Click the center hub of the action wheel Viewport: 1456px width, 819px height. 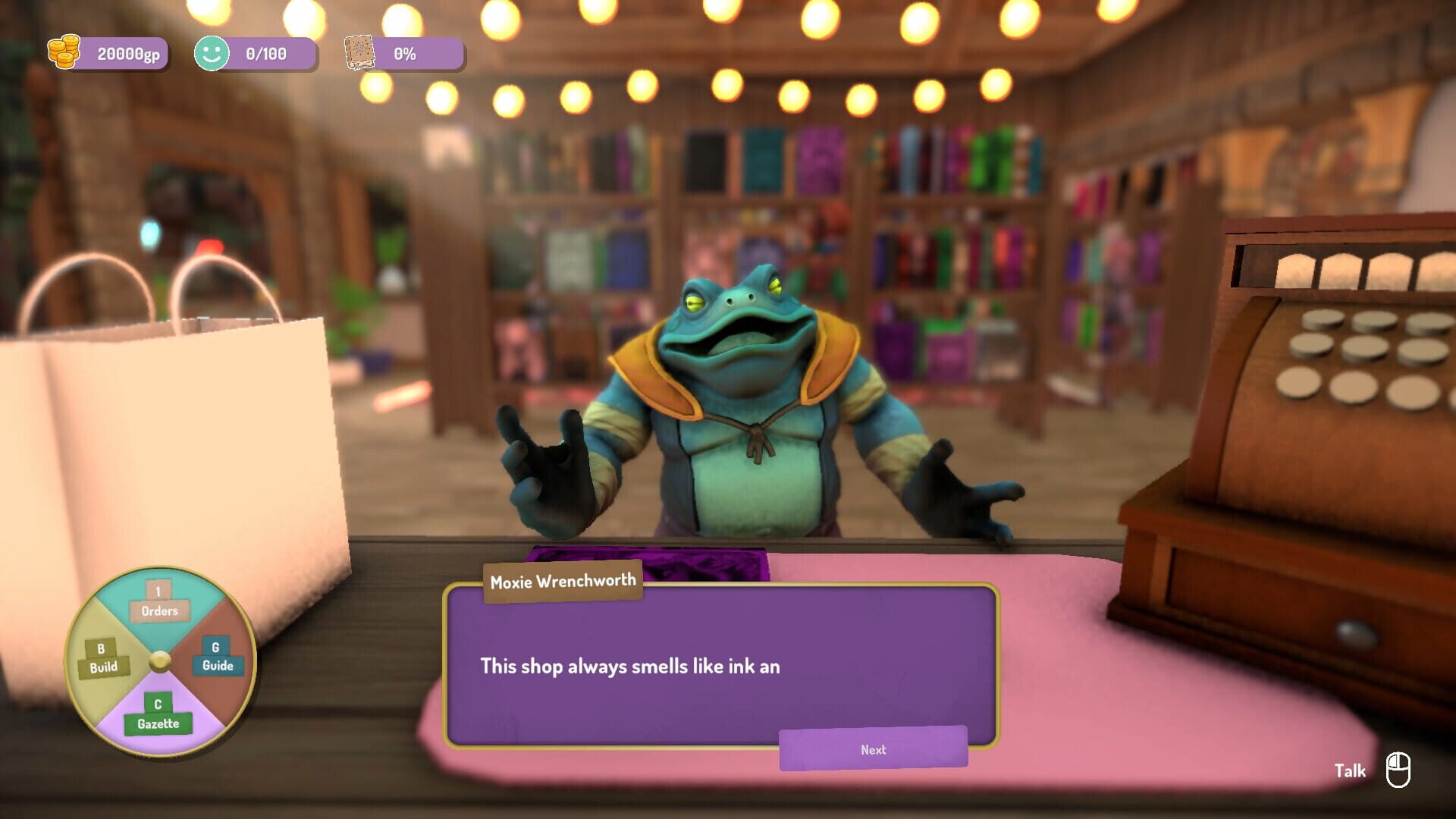click(x=160, y=660)
